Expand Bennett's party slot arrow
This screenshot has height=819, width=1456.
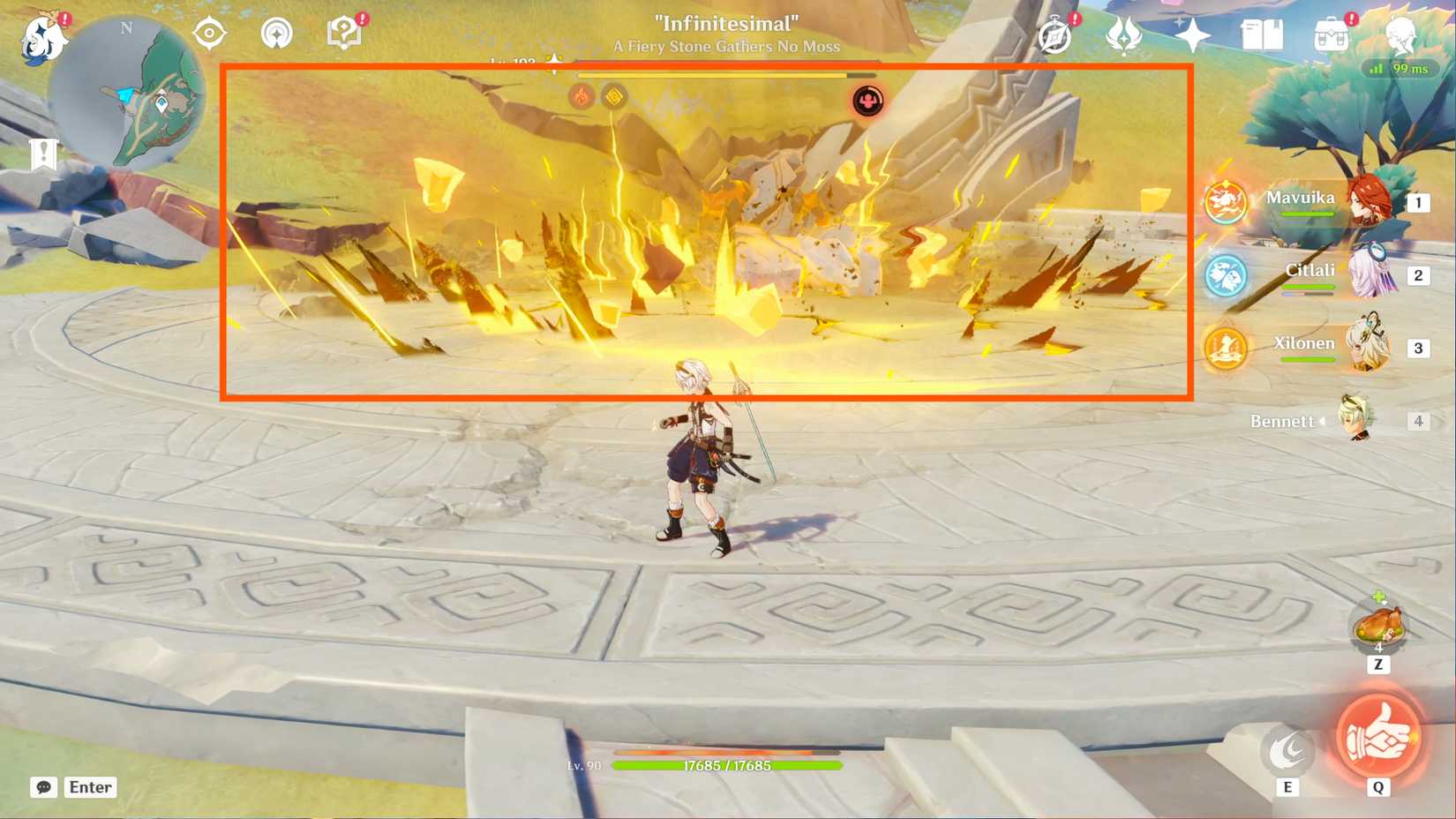[x=1323, y=421]
